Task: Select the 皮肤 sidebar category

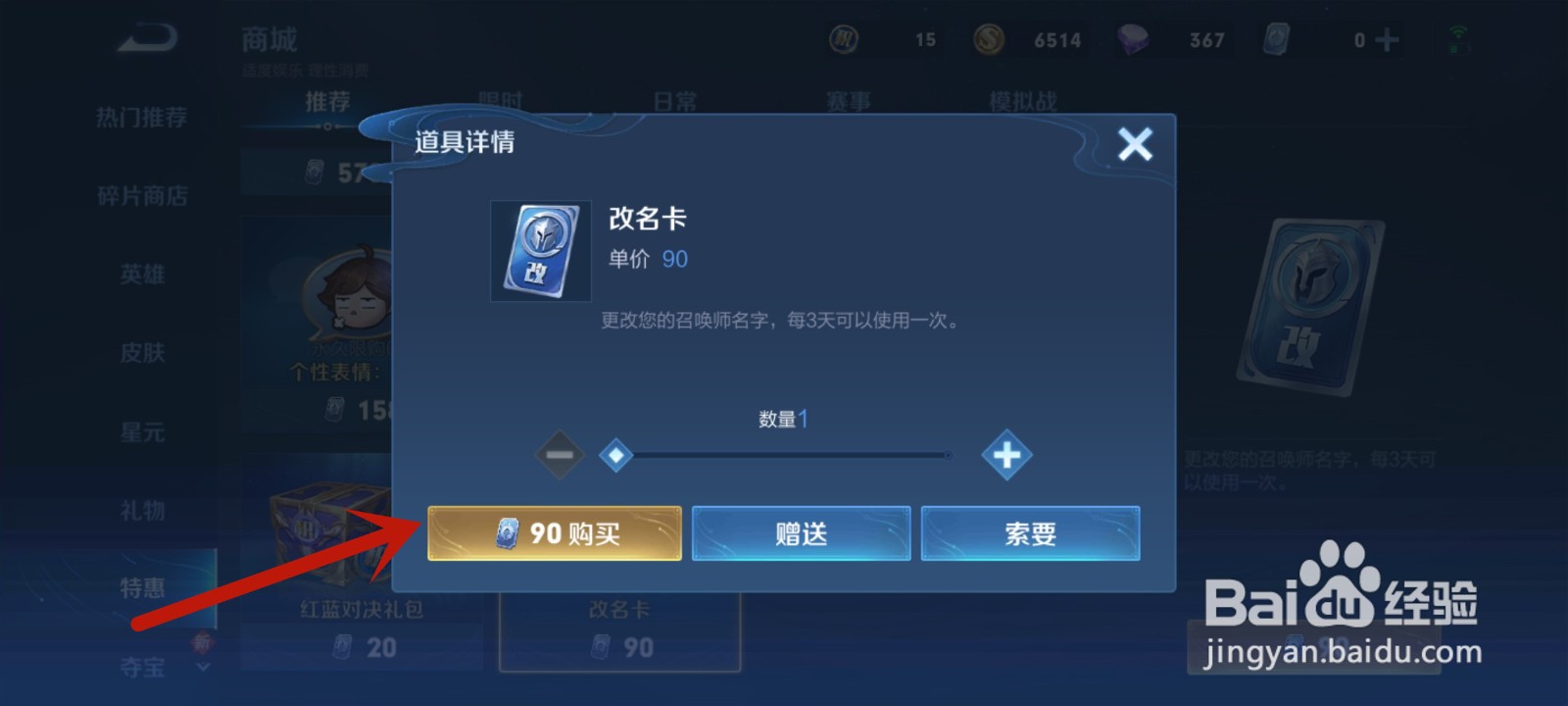Action: tap(145, 353)
